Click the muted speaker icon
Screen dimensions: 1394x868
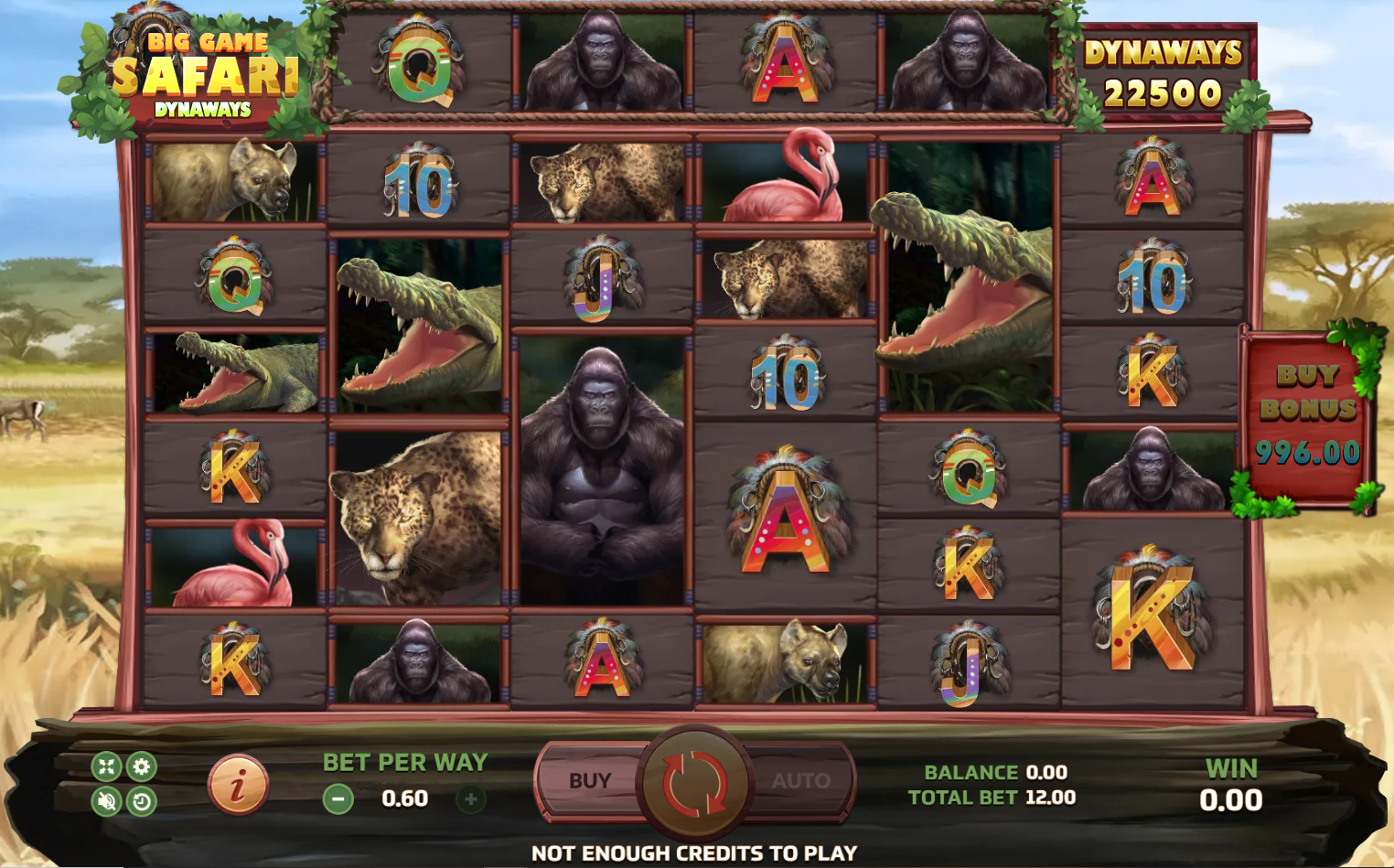[105, 799]
